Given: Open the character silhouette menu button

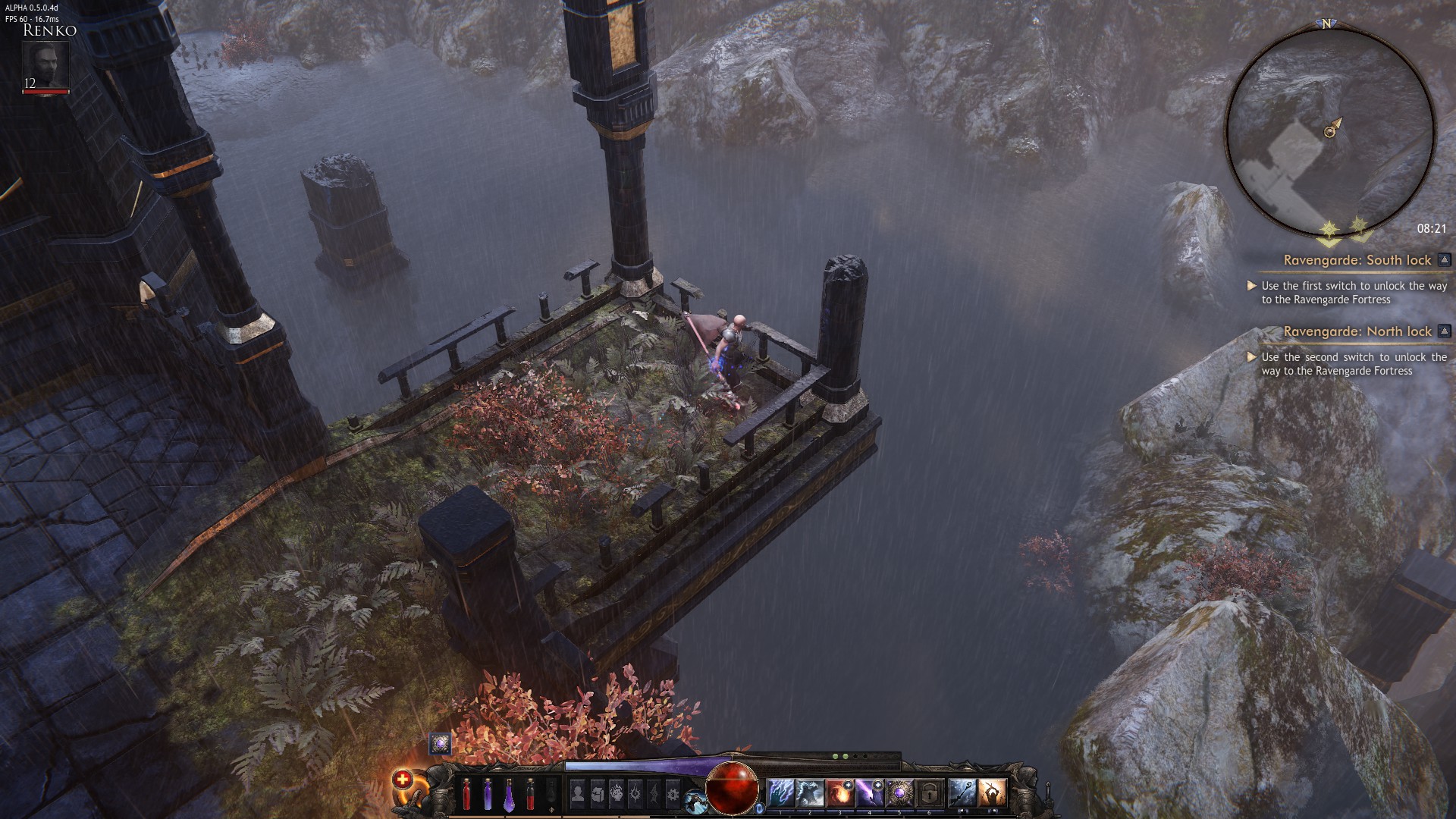Looking at the screenshot, I should click(x=578, y=793).
